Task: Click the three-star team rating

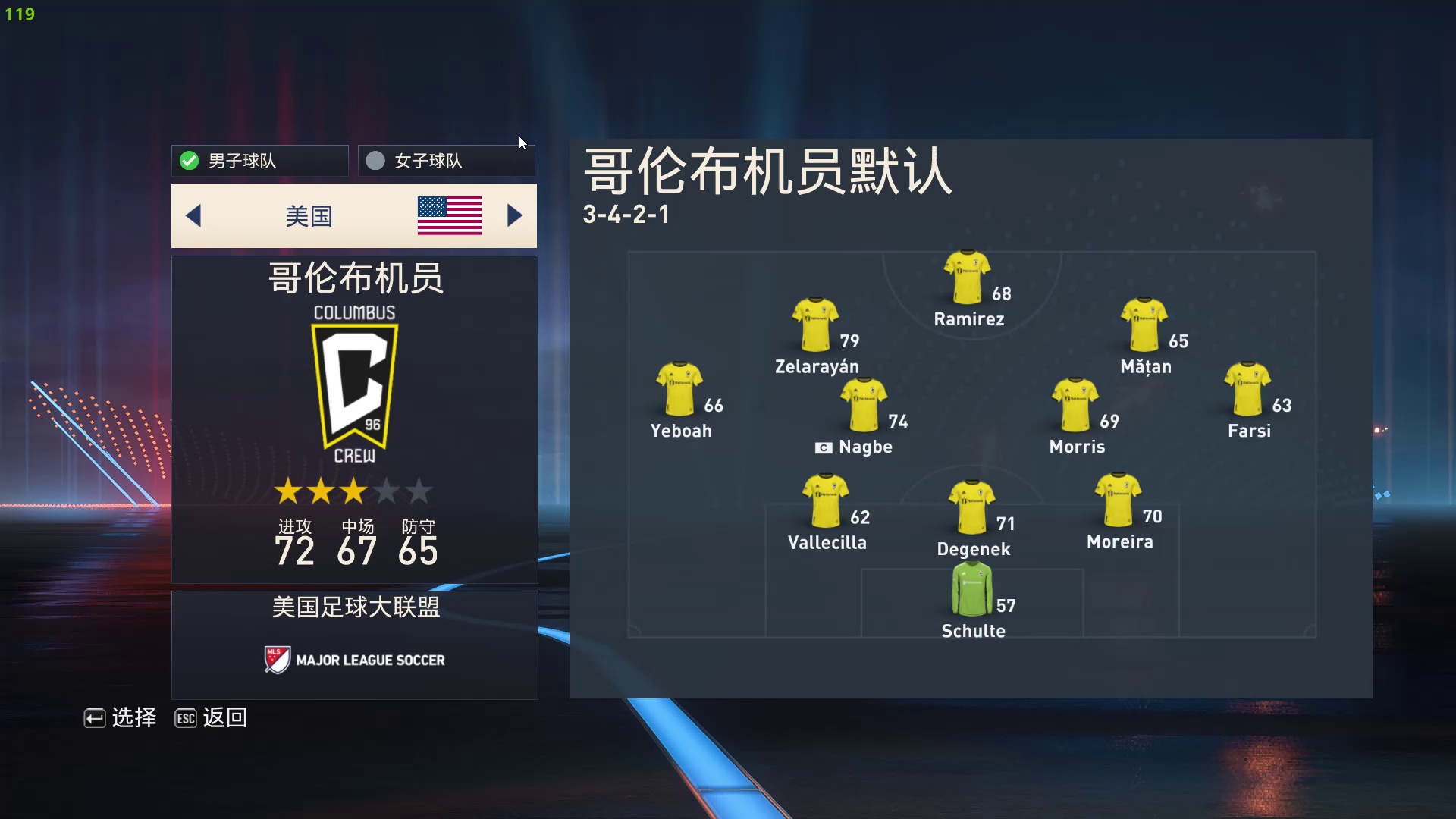Action: coord(354,491)
